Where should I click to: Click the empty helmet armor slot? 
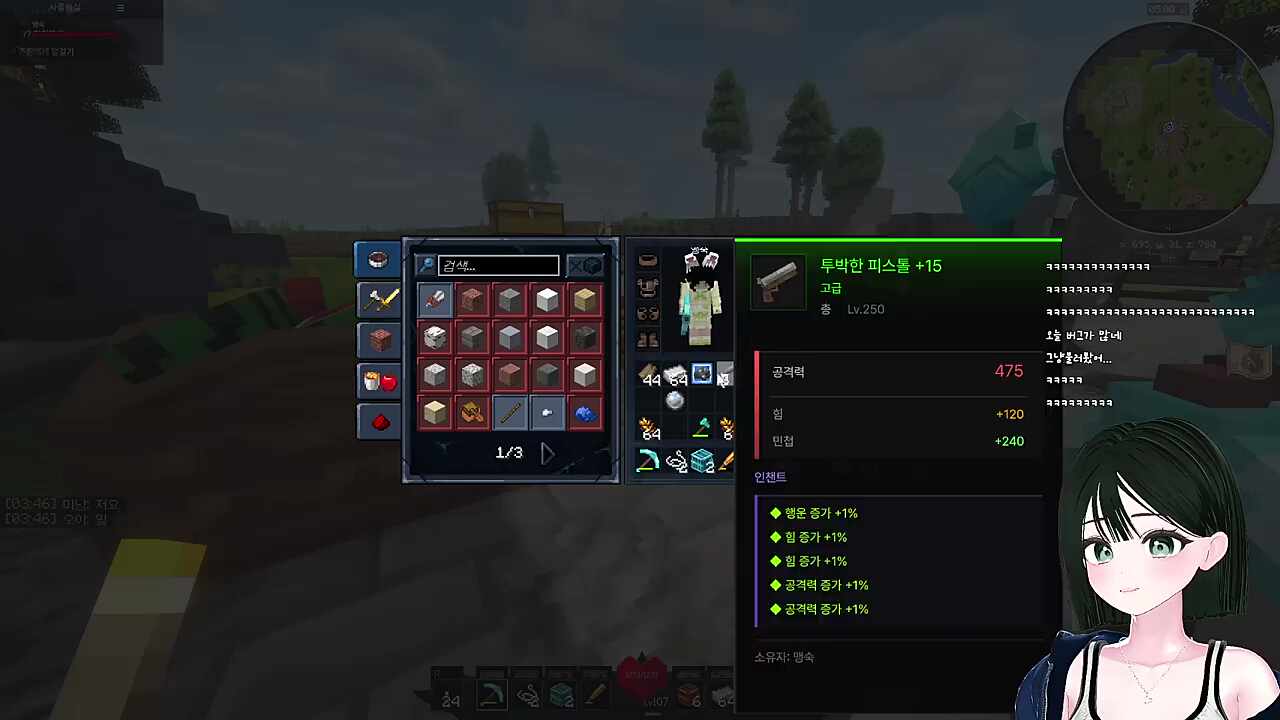(648, 260)
